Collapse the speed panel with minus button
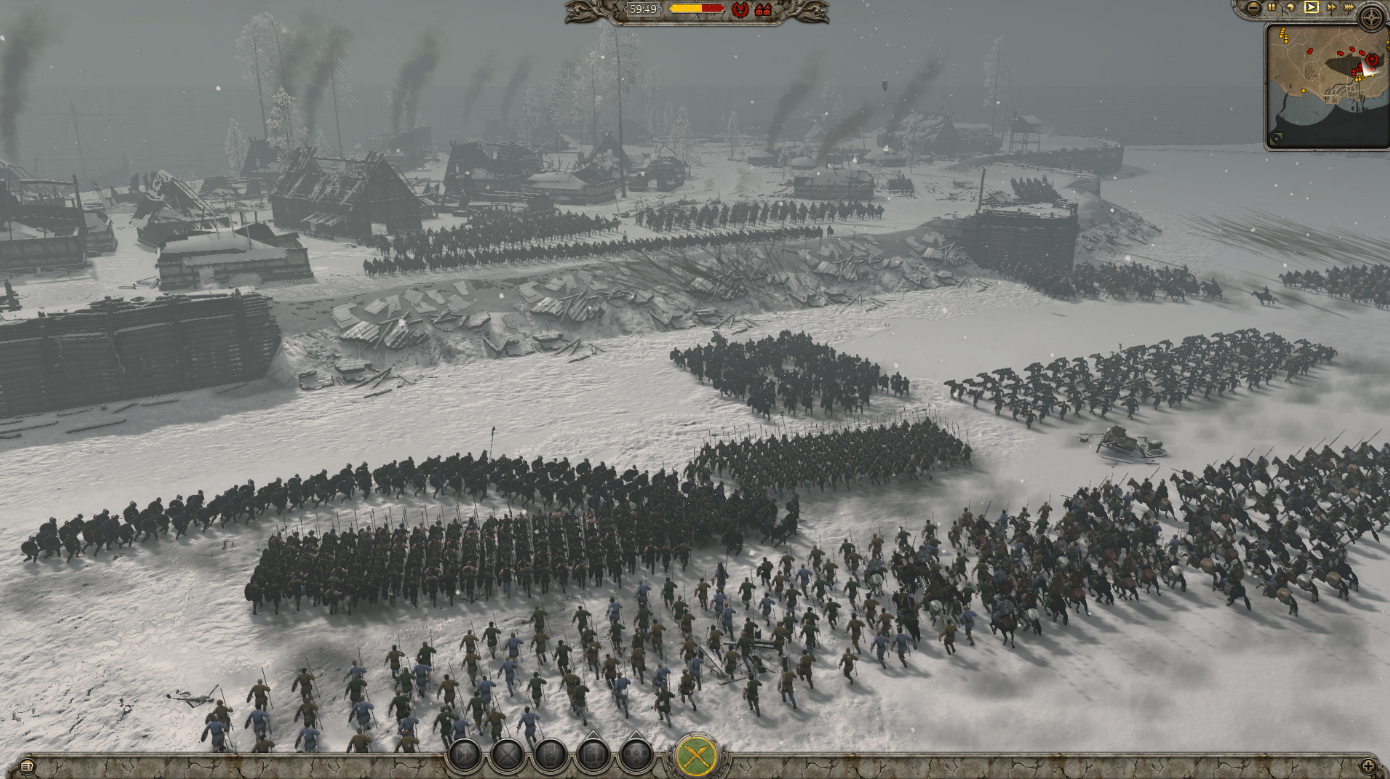The image size is (1390, 779). tap(1253, 8)
